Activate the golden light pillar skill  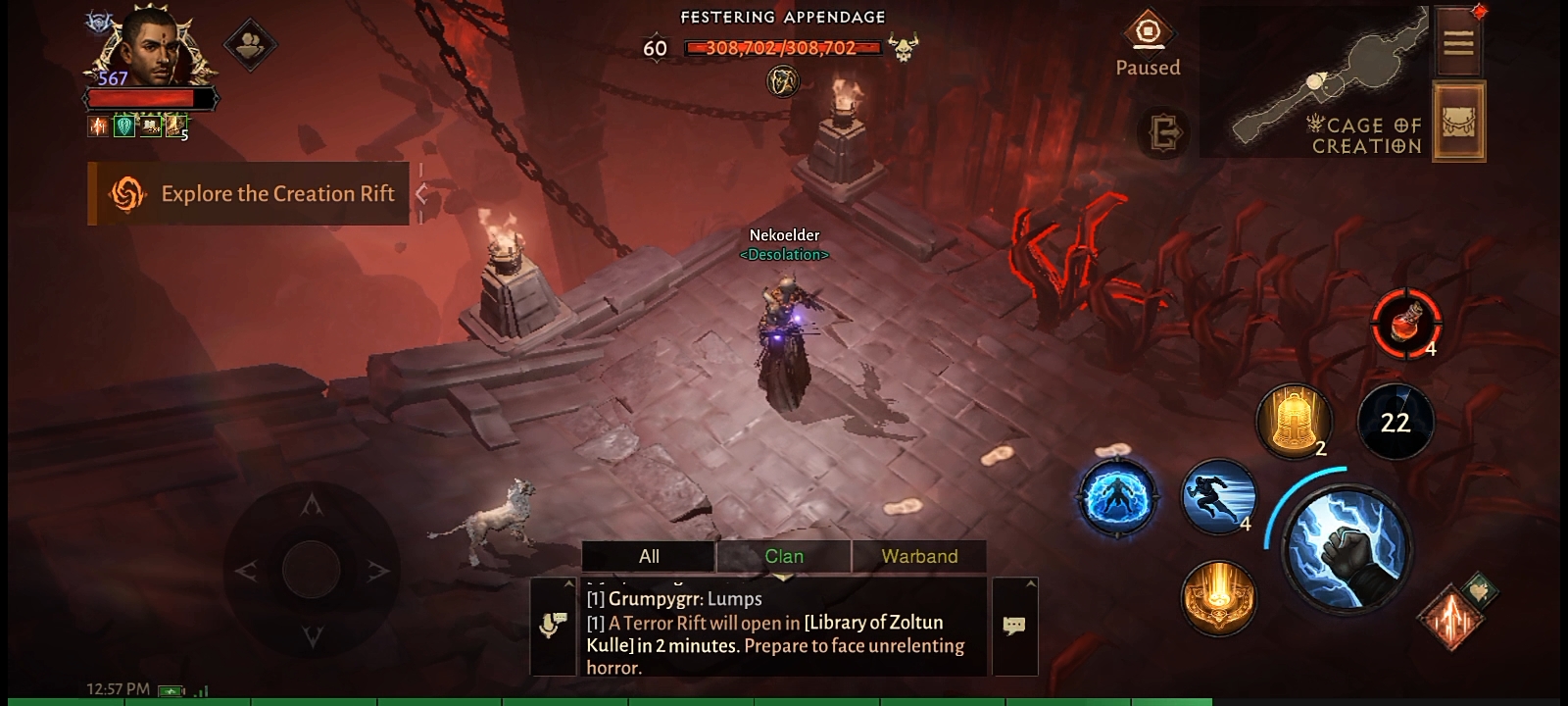tap(1218, 596)
